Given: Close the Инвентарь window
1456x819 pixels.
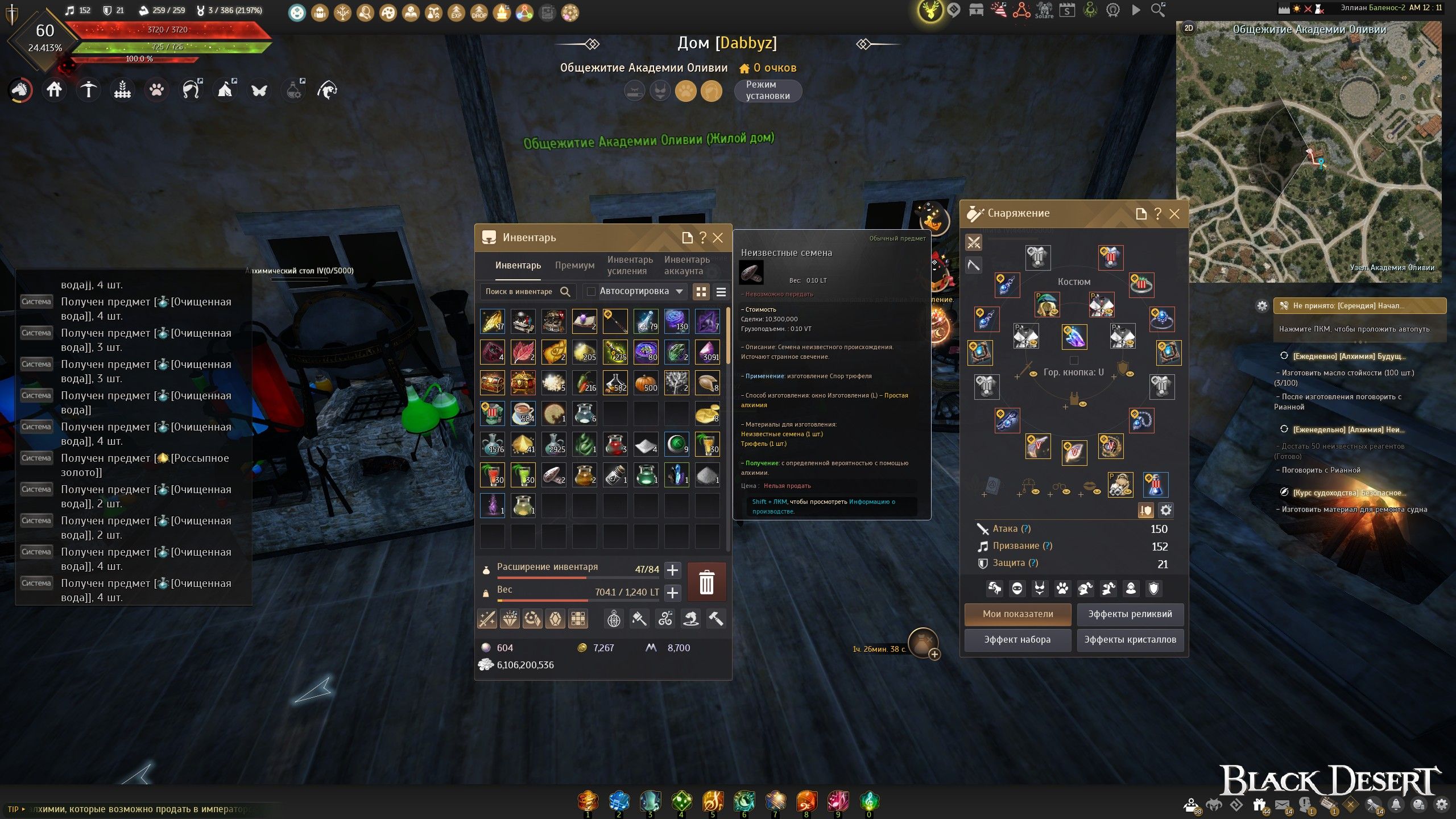Looking at the screenshot, I should pyautogui.click(x=718, y=238).
